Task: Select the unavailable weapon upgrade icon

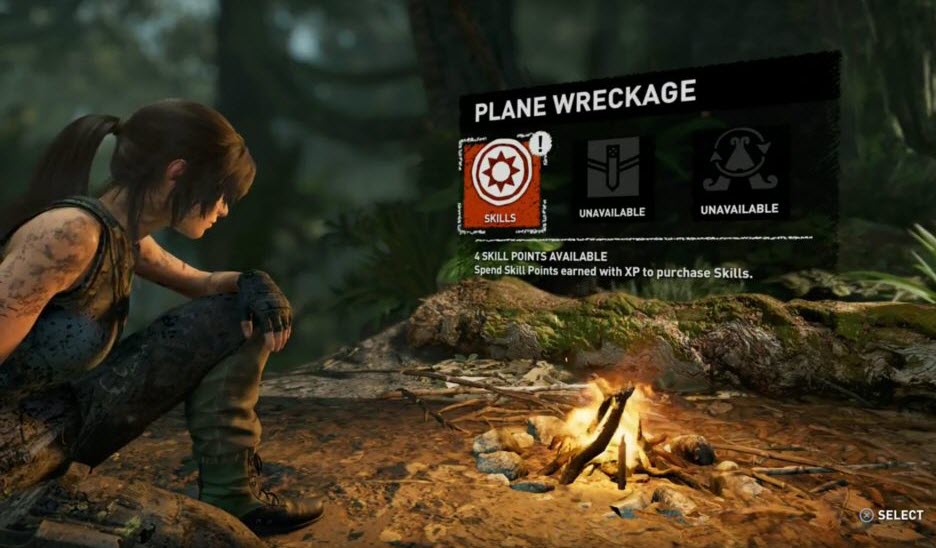Action: (x=611, y=172)
